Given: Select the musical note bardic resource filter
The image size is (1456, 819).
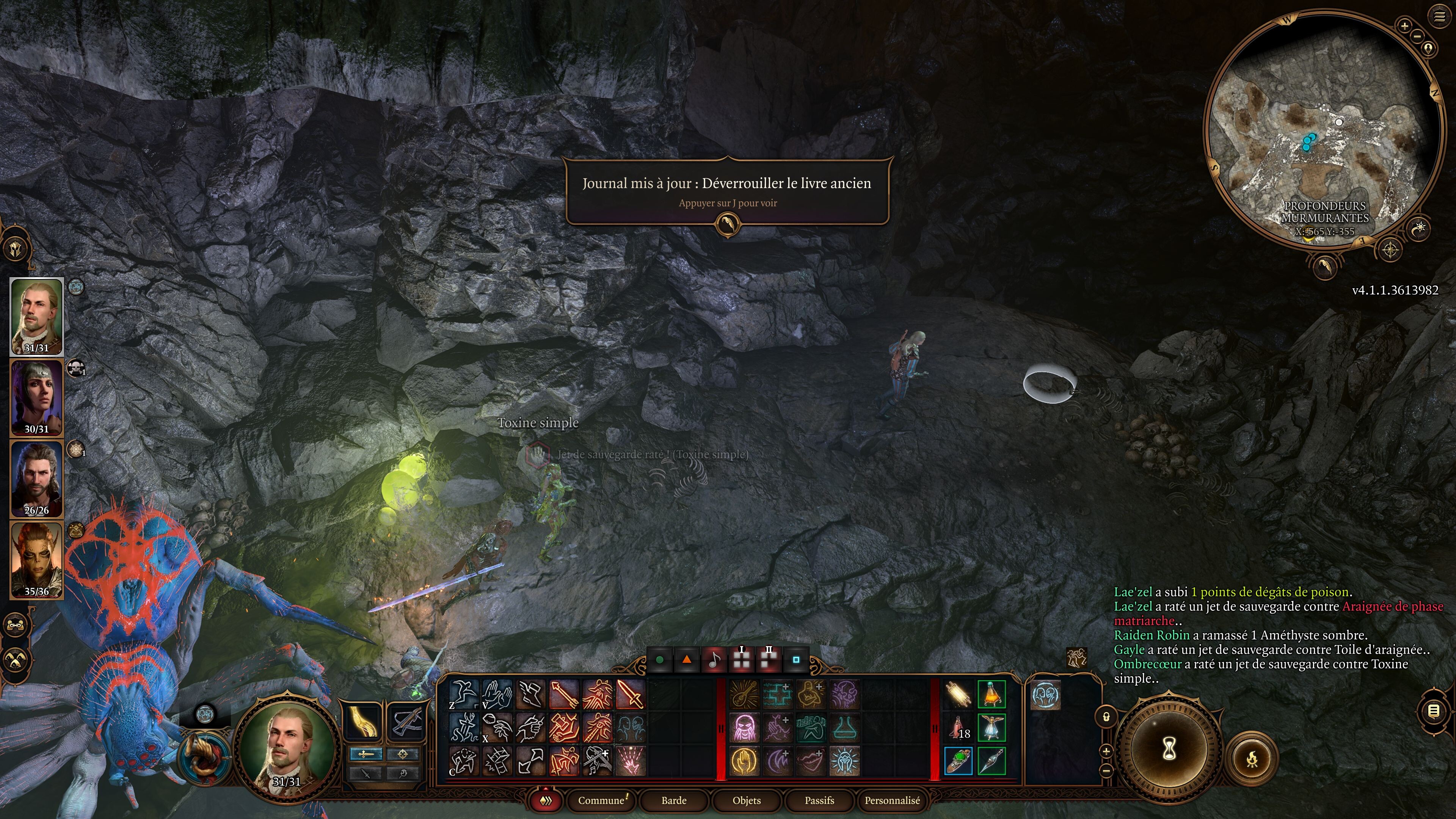Looking at the screenshot, I should (714, 660).
